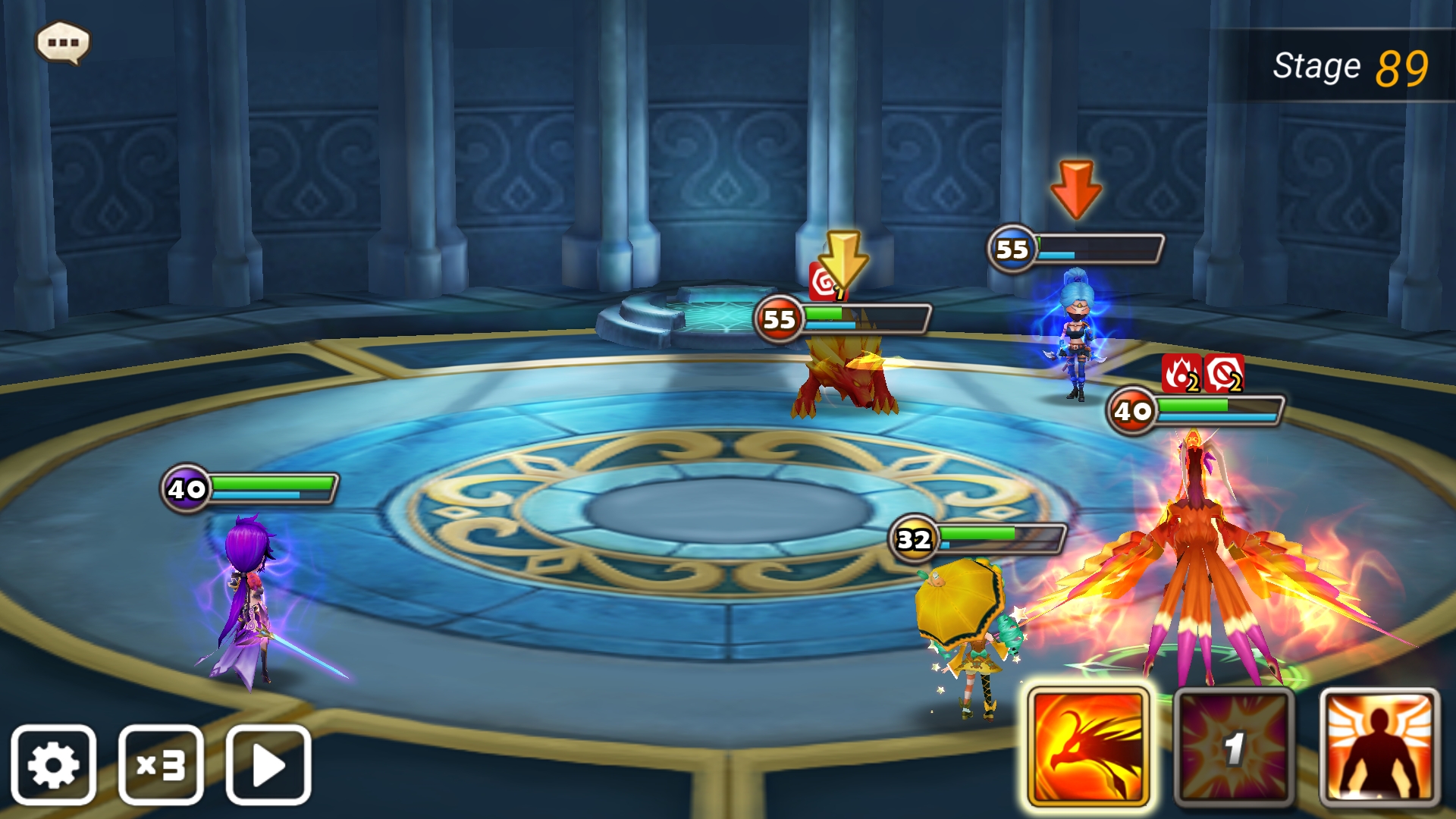
Task: Toggle the x3 battle speed
Action: click(x=161, y=764)
